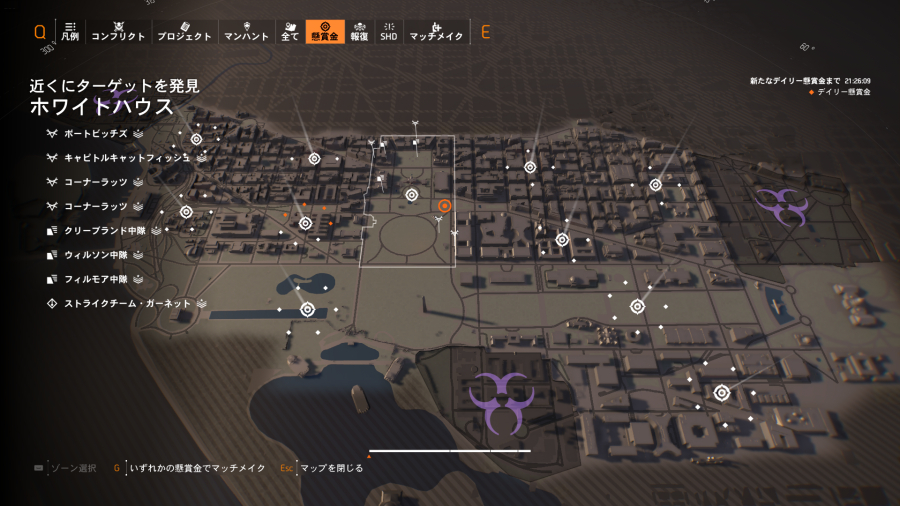
Task: Switch to the 報復 tab
Action: point(359,31)
